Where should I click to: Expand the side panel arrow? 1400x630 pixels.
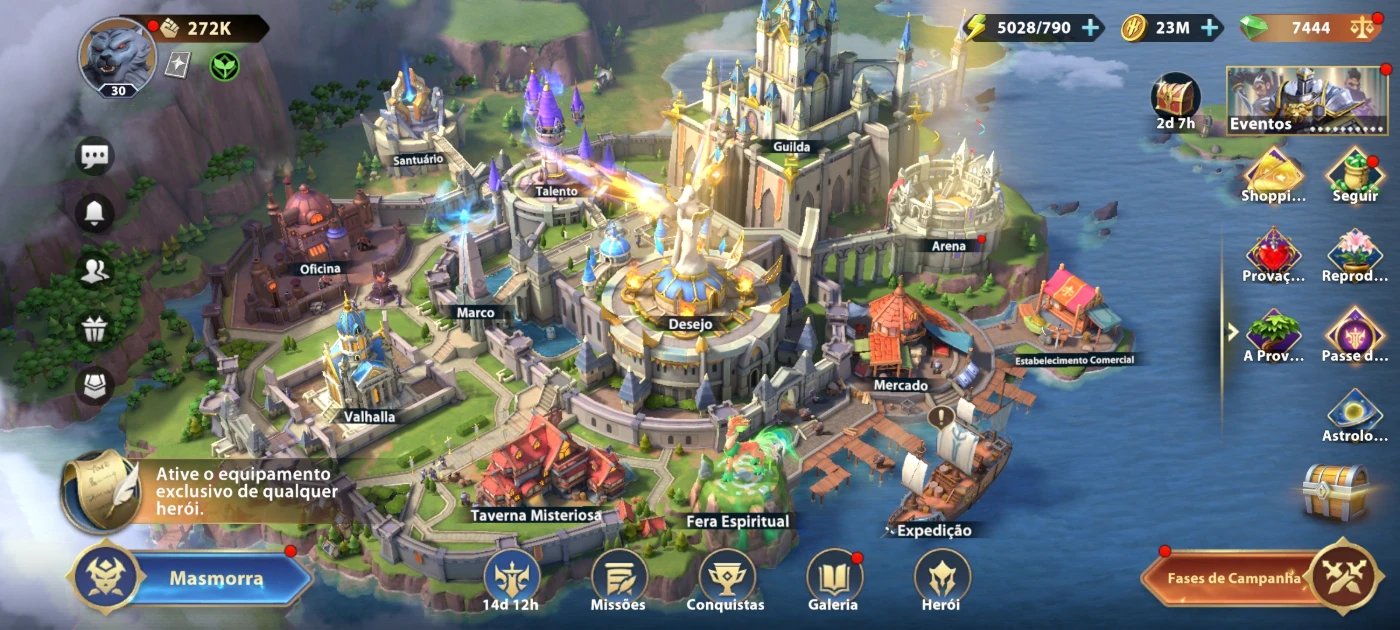1234,331
